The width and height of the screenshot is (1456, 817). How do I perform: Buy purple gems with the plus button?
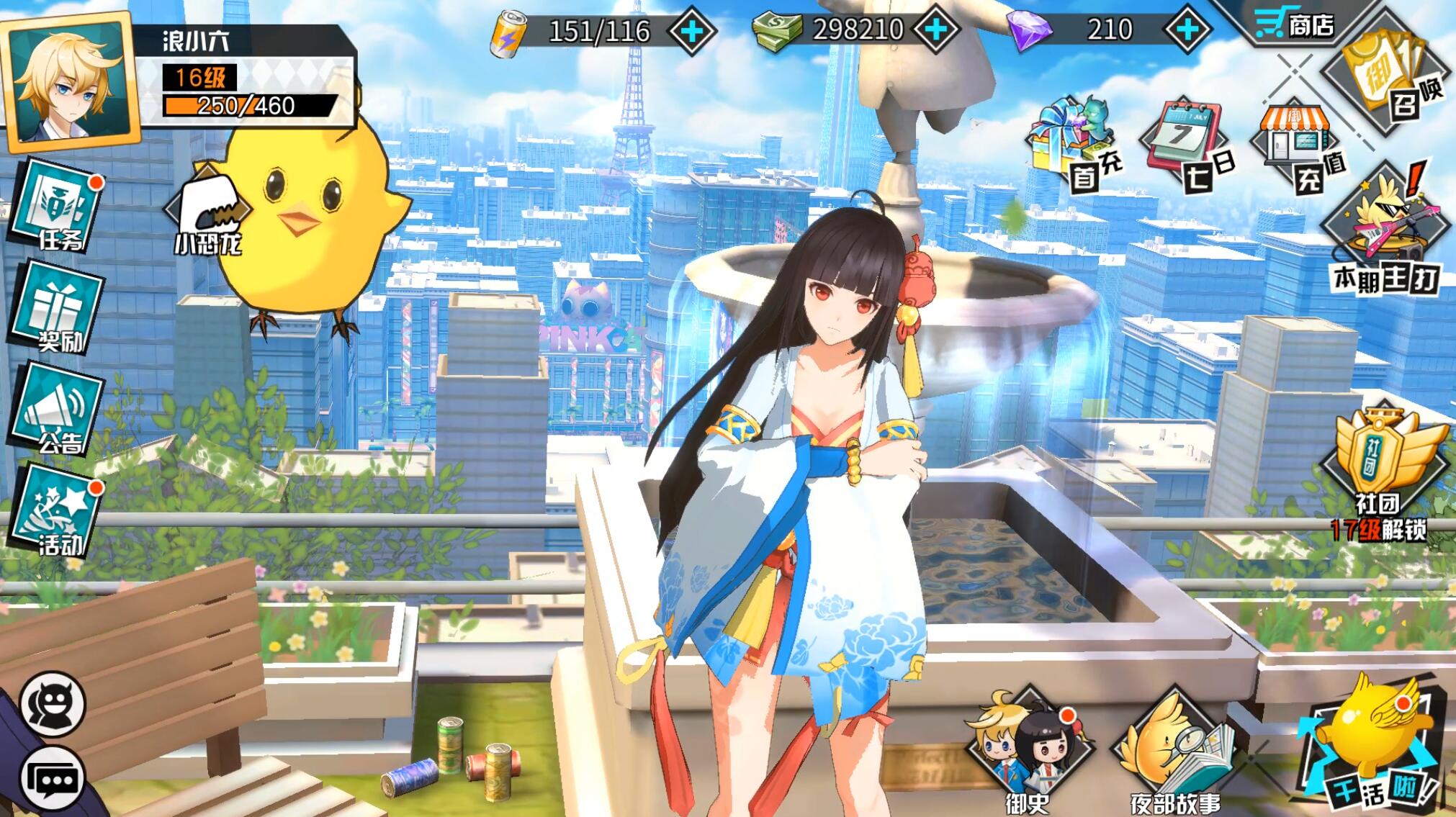1187,30
